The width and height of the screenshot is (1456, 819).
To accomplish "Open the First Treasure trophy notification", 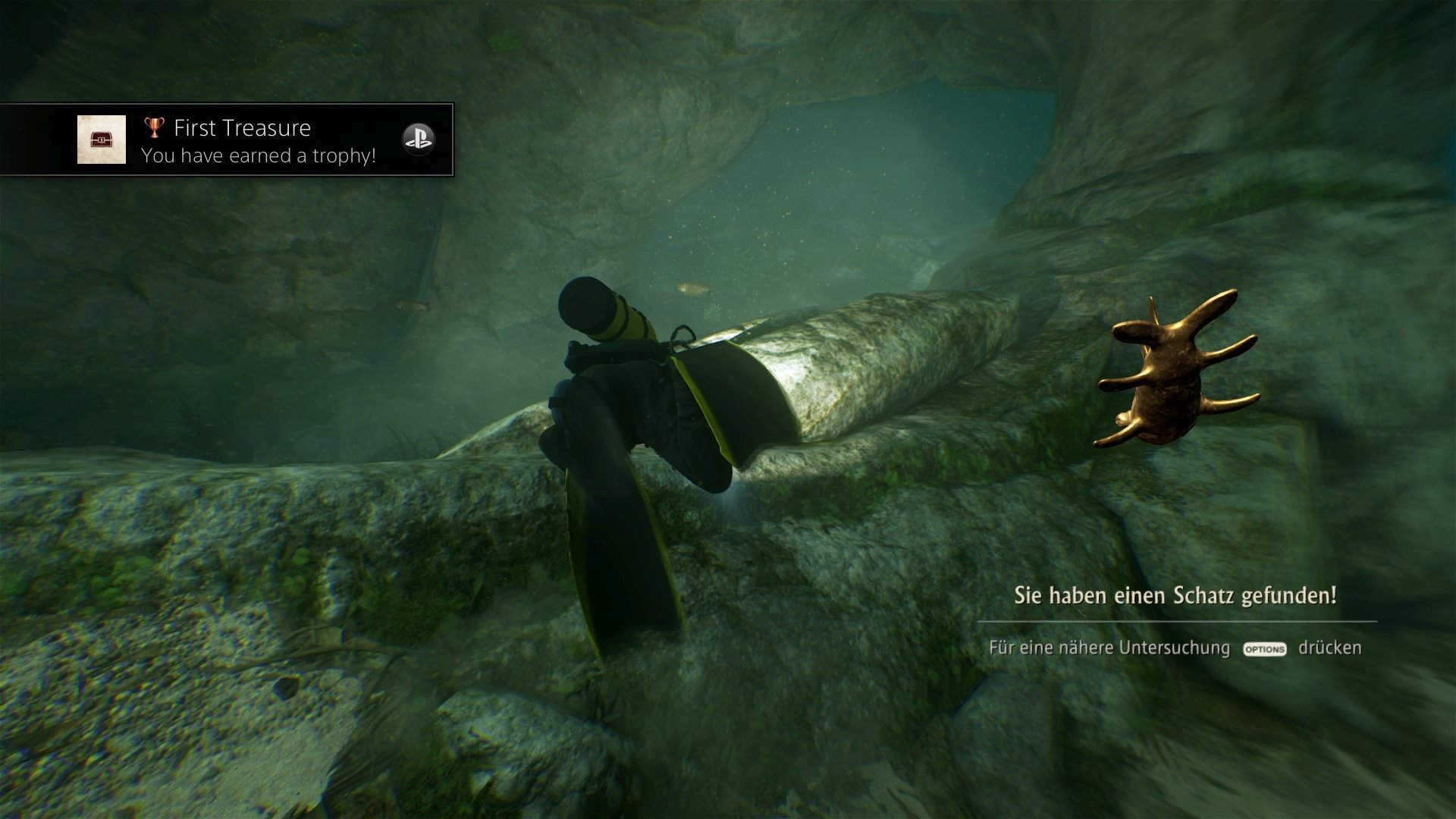I will pos(258,140).
